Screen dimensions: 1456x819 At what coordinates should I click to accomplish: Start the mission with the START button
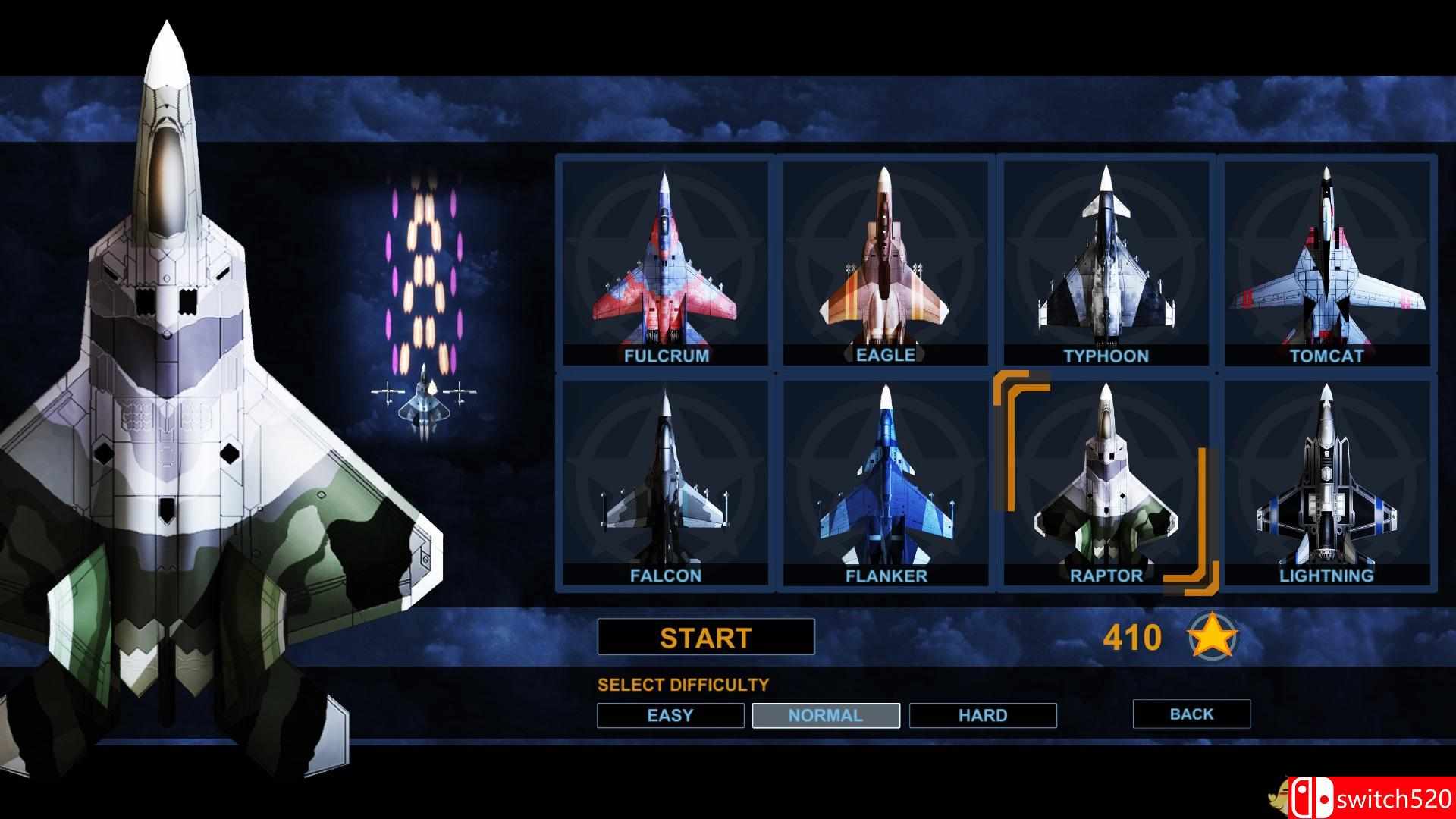click(705, 637)
